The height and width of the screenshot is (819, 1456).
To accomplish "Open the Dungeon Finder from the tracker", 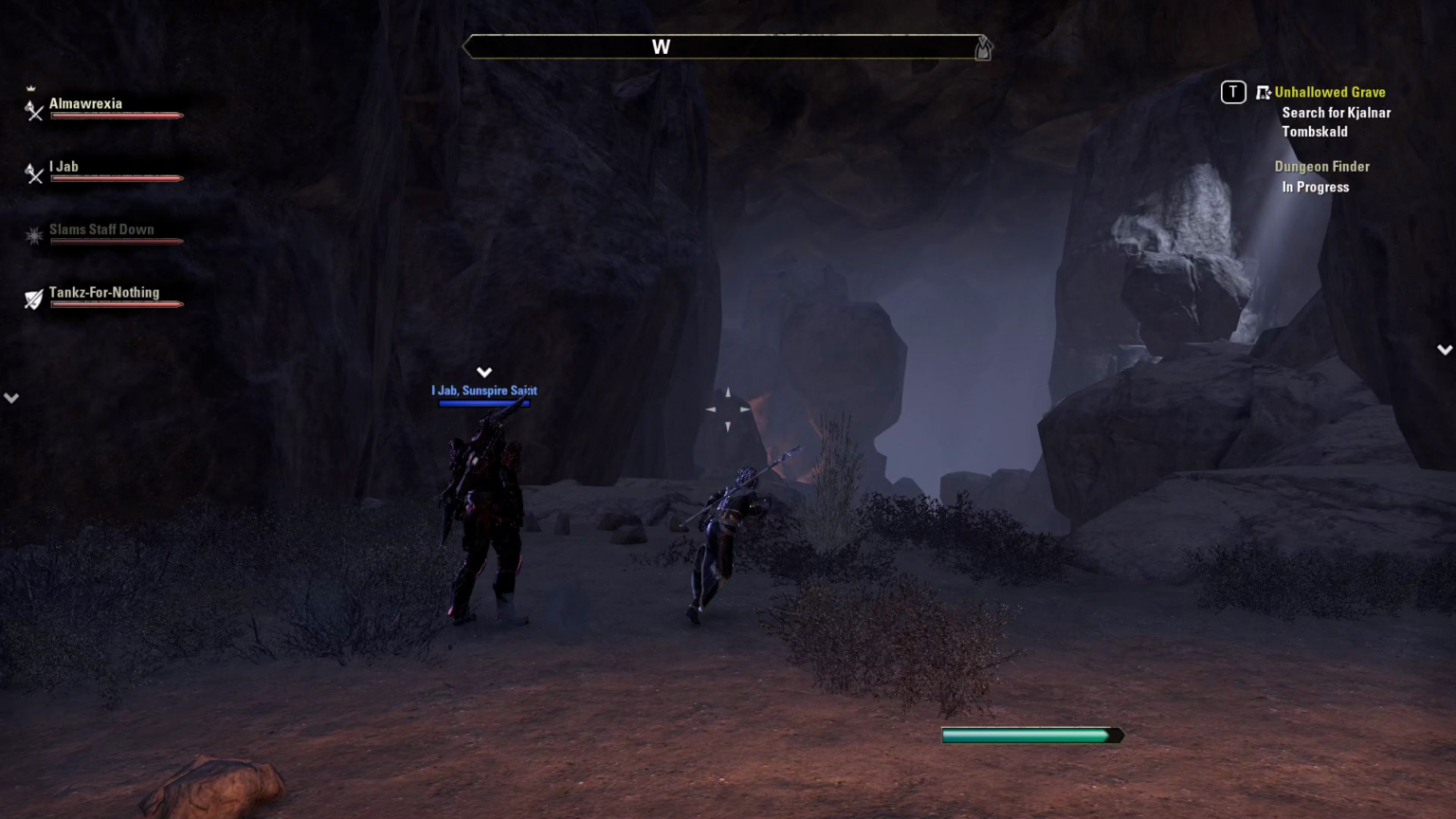I will tap(1321, 166).
